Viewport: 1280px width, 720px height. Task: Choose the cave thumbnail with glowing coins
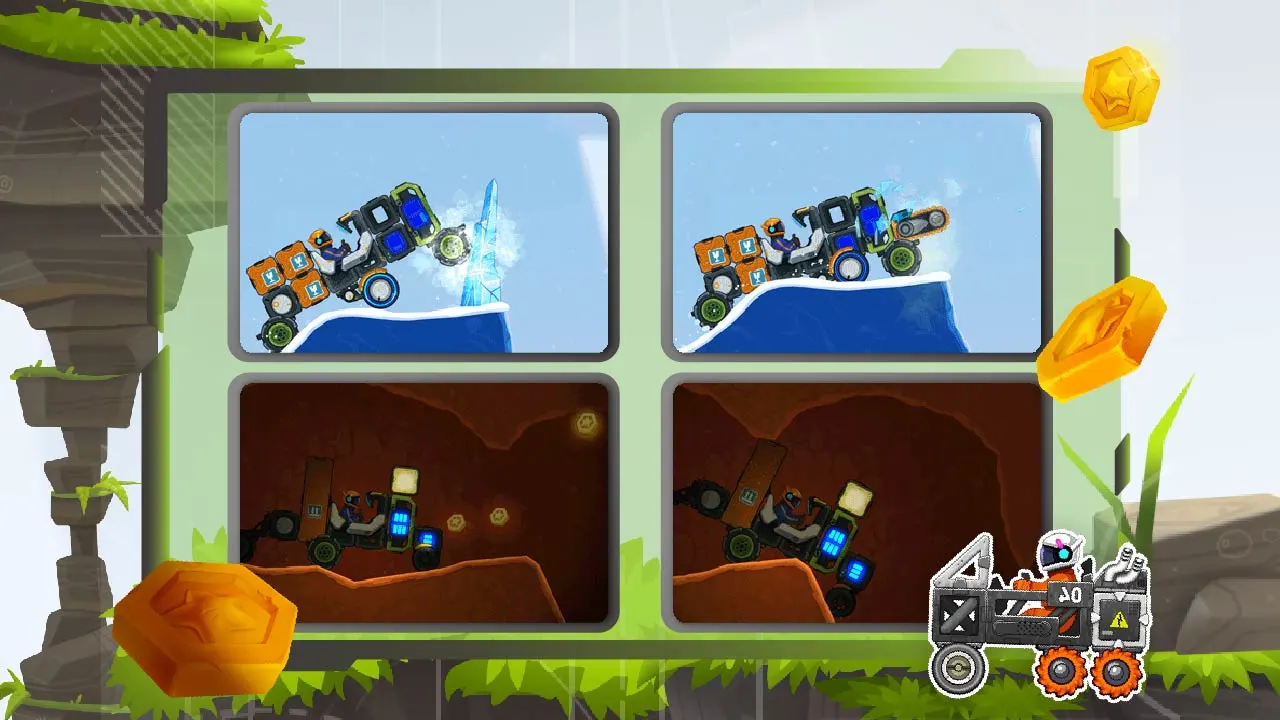424,502
